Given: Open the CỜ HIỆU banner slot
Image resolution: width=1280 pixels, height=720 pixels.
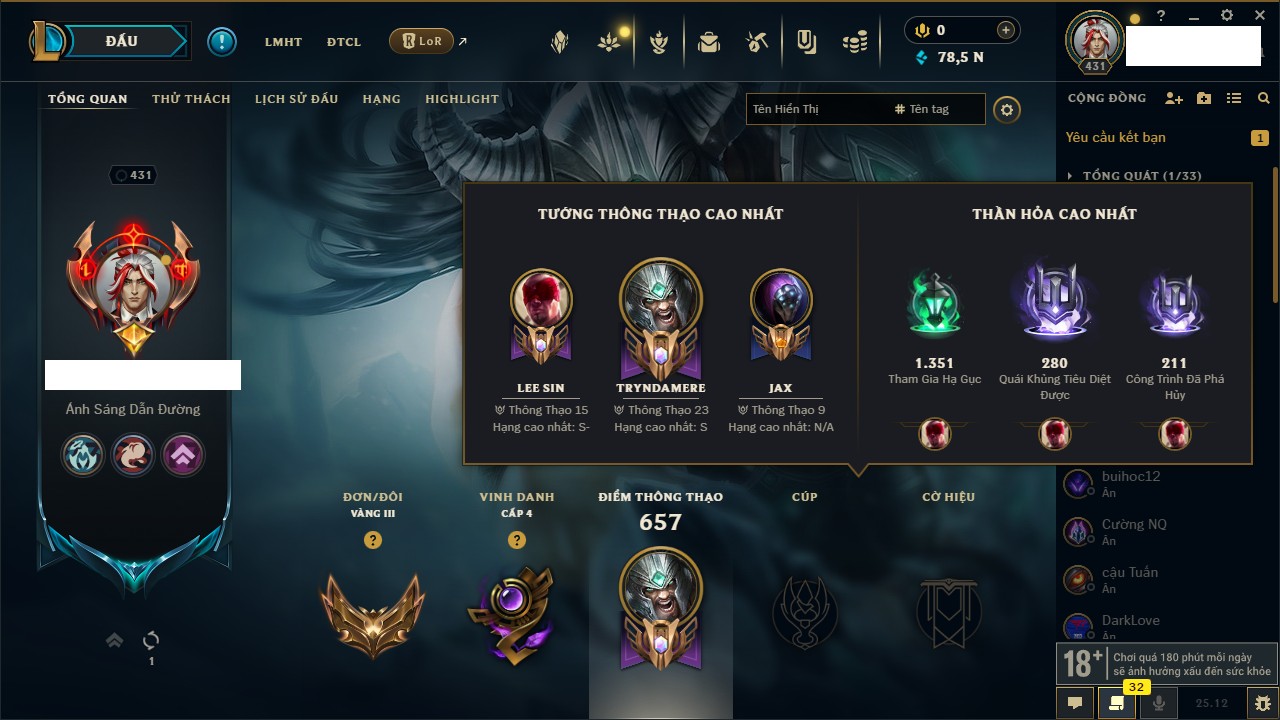Looking at the screenshot, I should pos(948,612).
